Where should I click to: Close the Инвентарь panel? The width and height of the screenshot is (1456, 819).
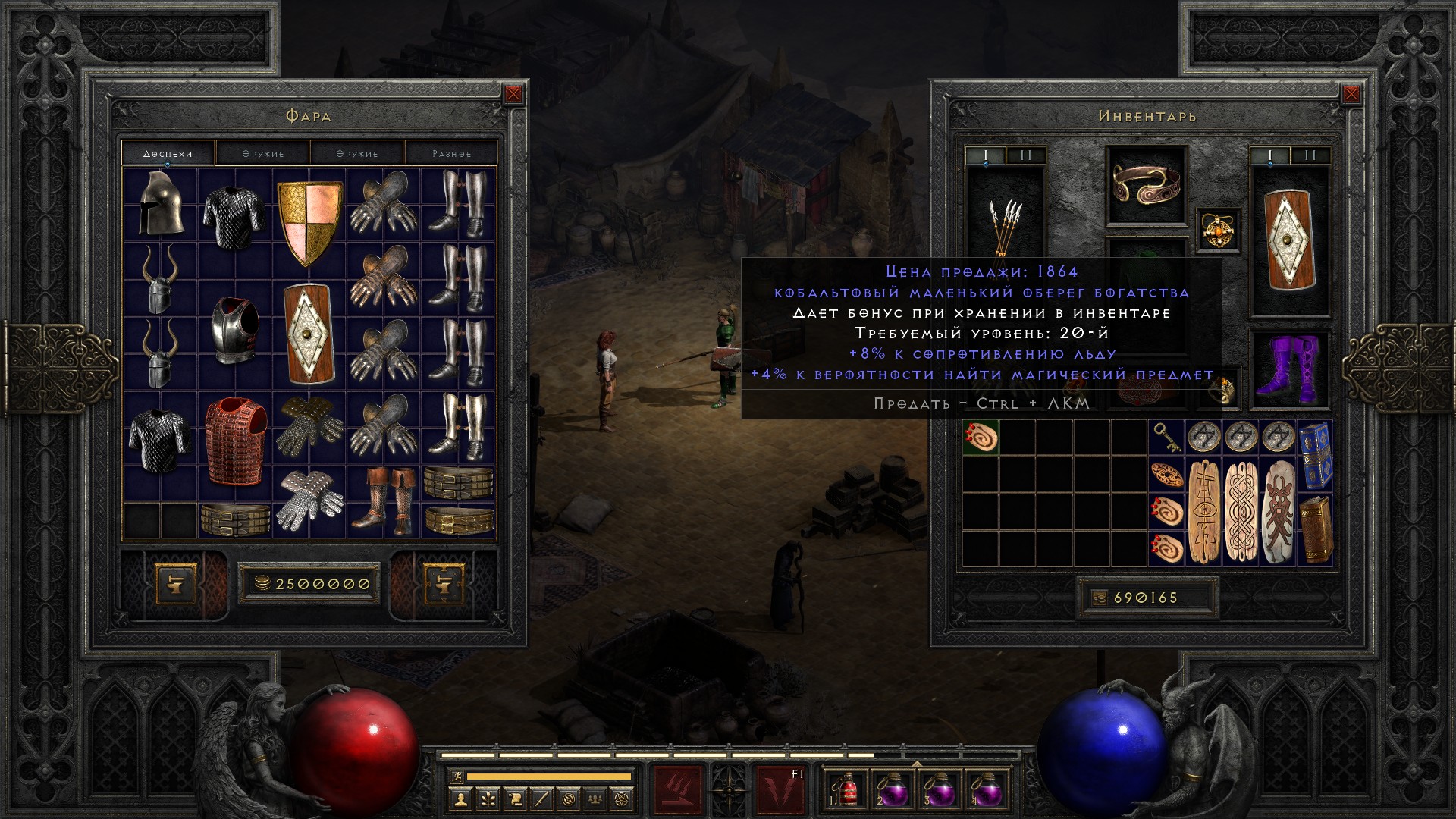[1351, 94]
